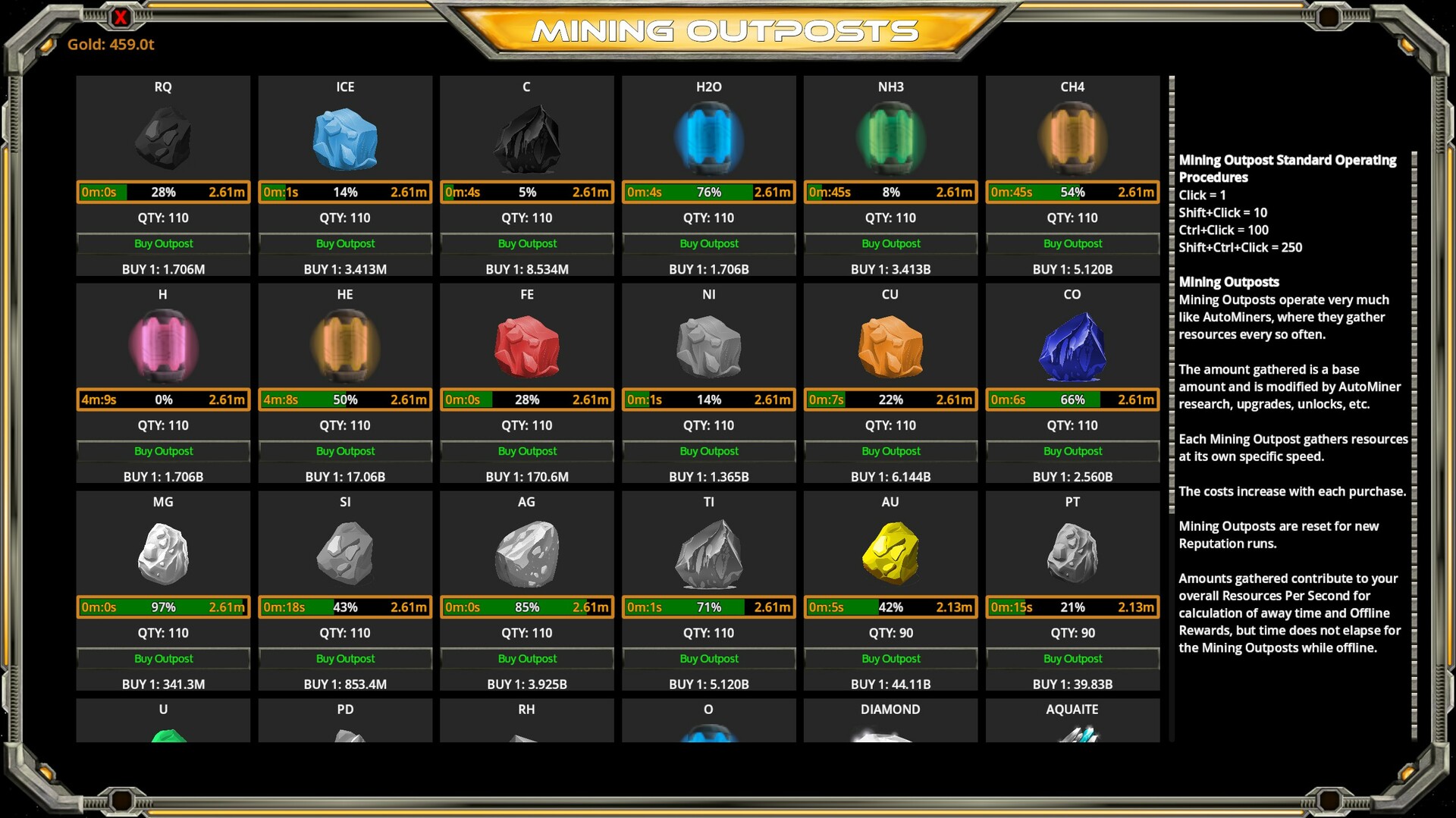This screenshot has width=1456, height=818.
Task: Click the Gold amount display
Action: coord(111,44)
